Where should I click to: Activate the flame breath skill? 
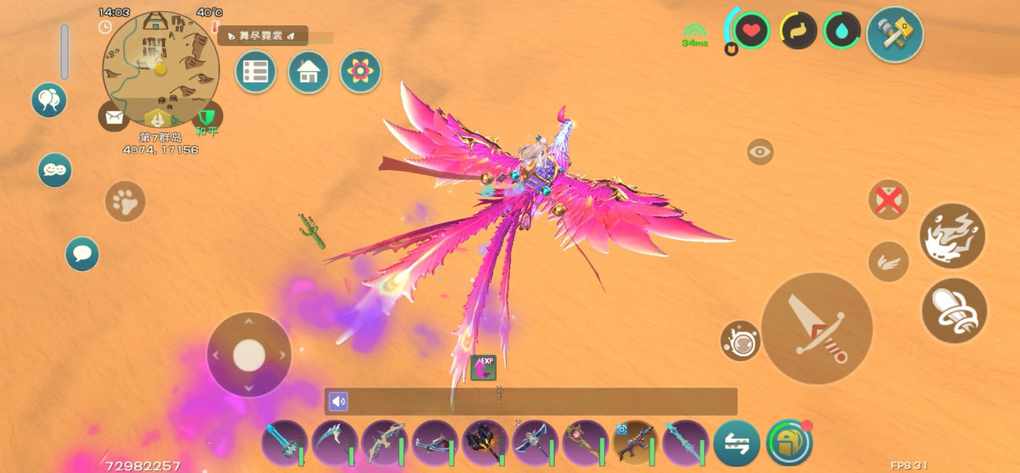(952, 236)
